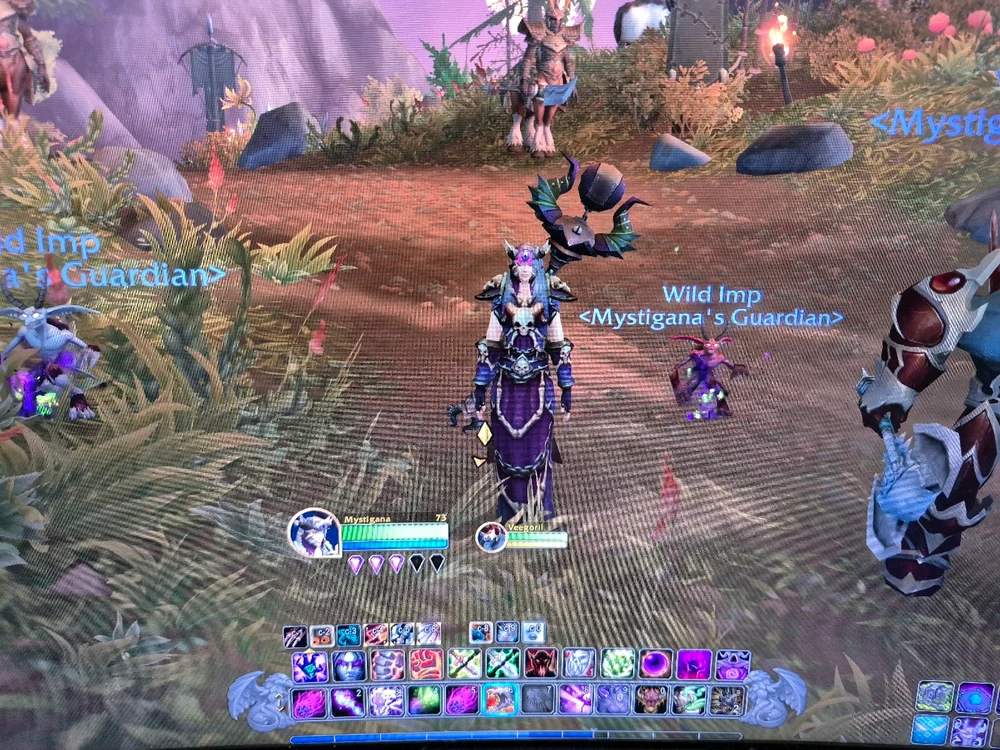This screenshot has height=750, width=1000.
Task: Activate the blue winged icon on right bar
Action: [930, 729]
